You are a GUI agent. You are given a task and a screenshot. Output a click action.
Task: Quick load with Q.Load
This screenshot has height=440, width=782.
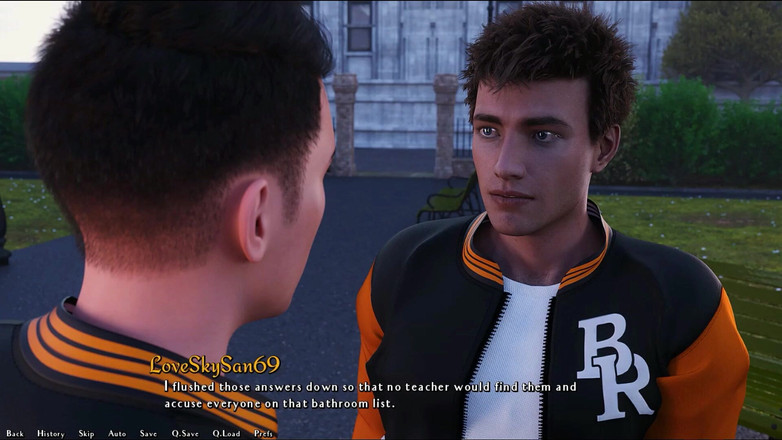[226, 433]
